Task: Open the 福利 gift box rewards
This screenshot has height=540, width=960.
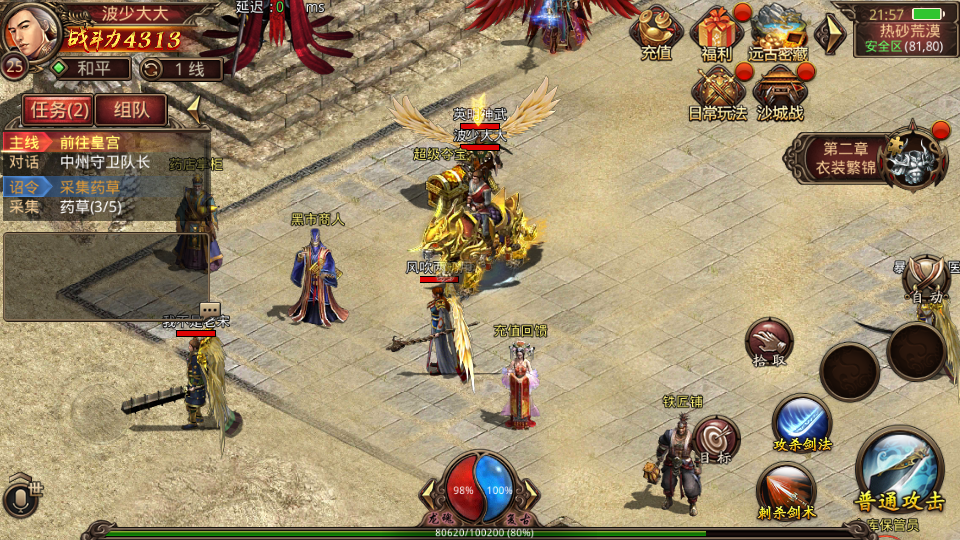Action: (x=717, y=33)
